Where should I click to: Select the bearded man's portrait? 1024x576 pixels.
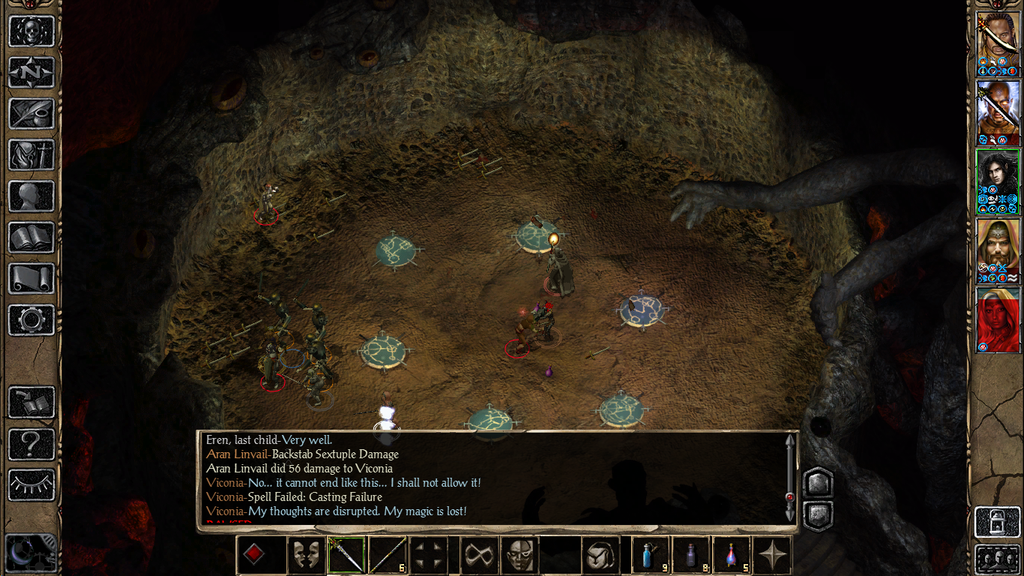click(998, 250)
